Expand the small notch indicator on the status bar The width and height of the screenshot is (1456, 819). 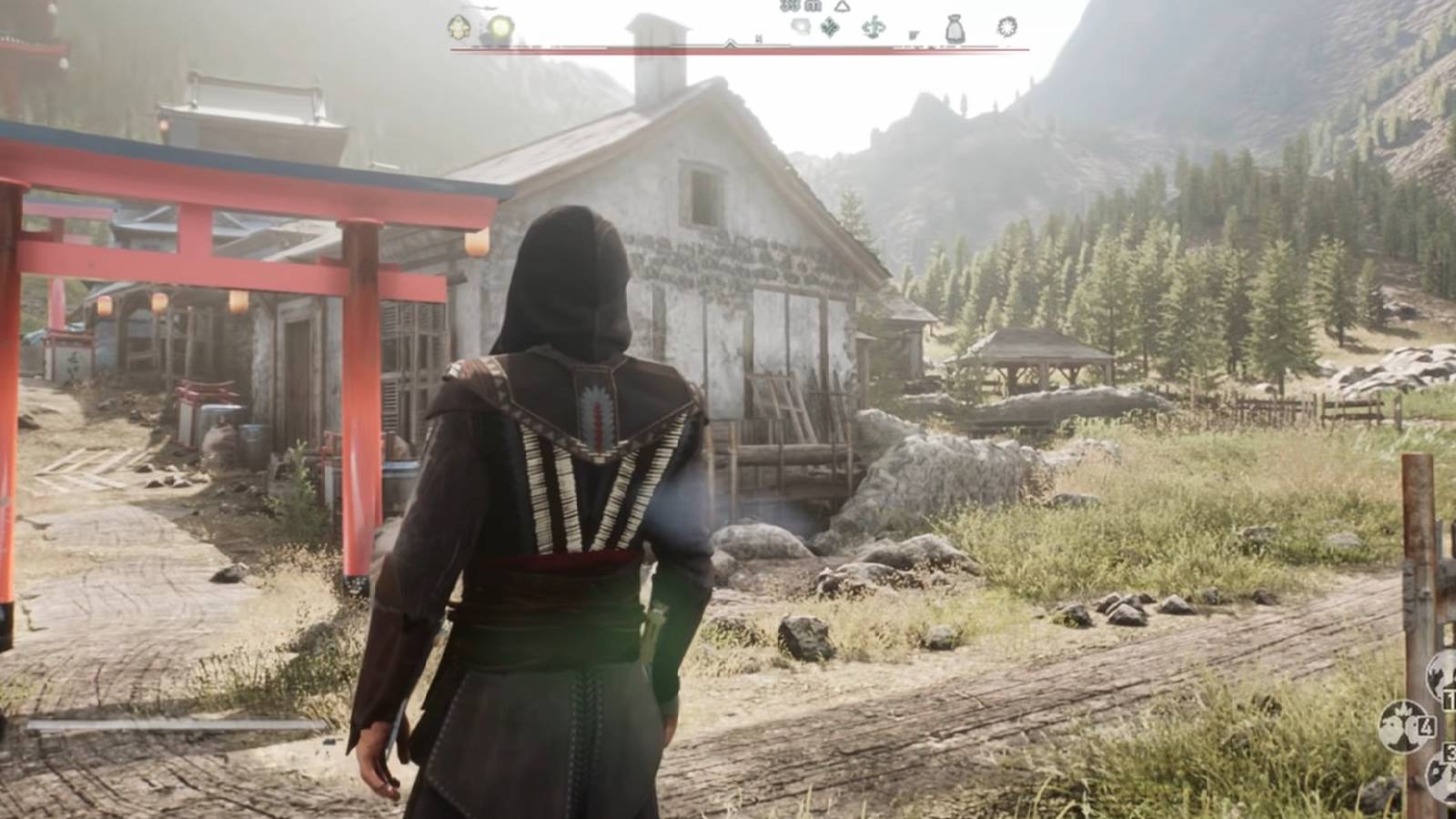click(x=757, y=37)
